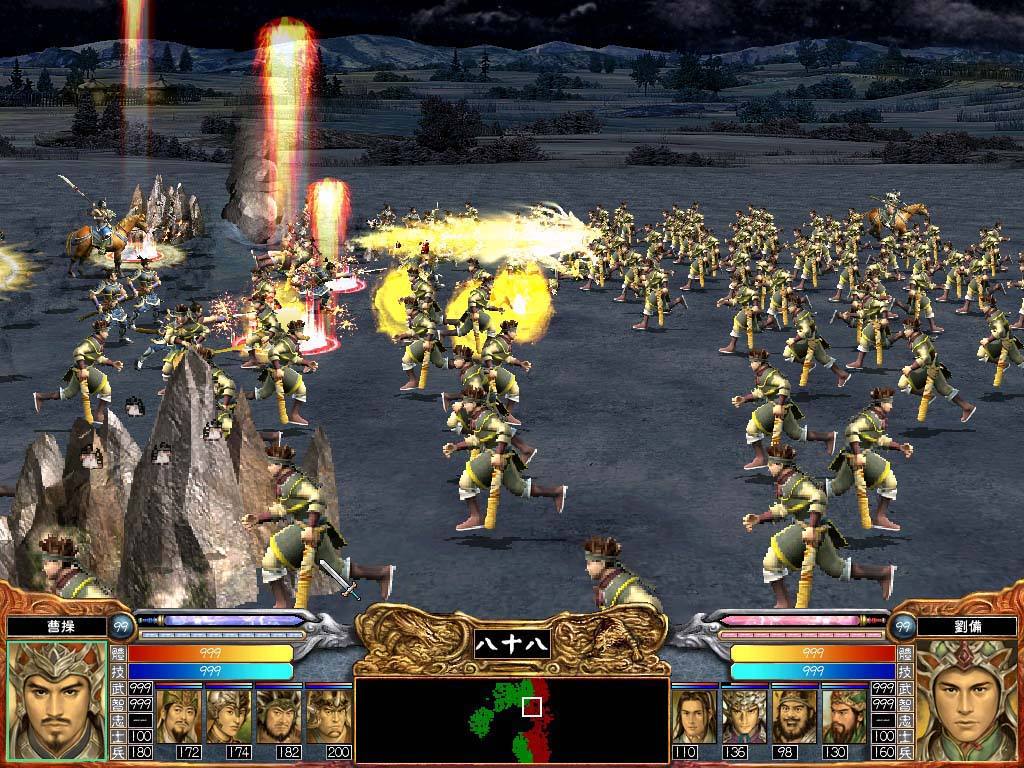Viewport: 1024px width, 768px height.
Task: Select the enemy officer with 130 troops
Action: 843,714
